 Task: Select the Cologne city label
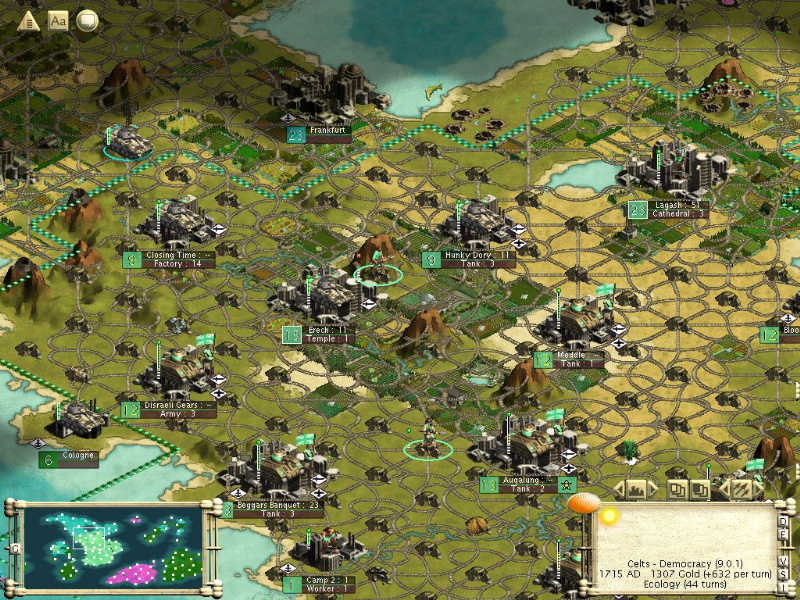(78, 457)
